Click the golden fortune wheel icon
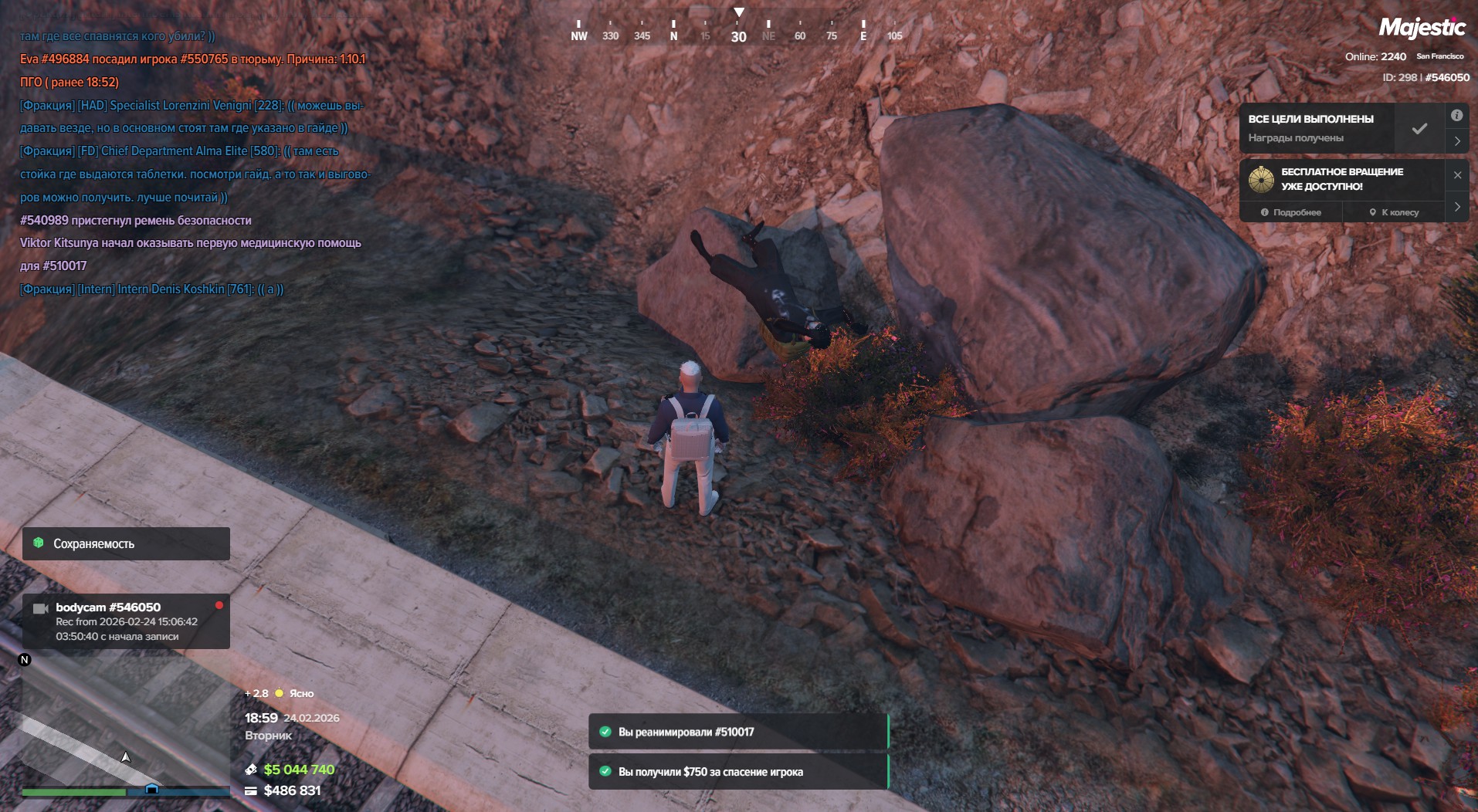 [x=1261, y=180]
